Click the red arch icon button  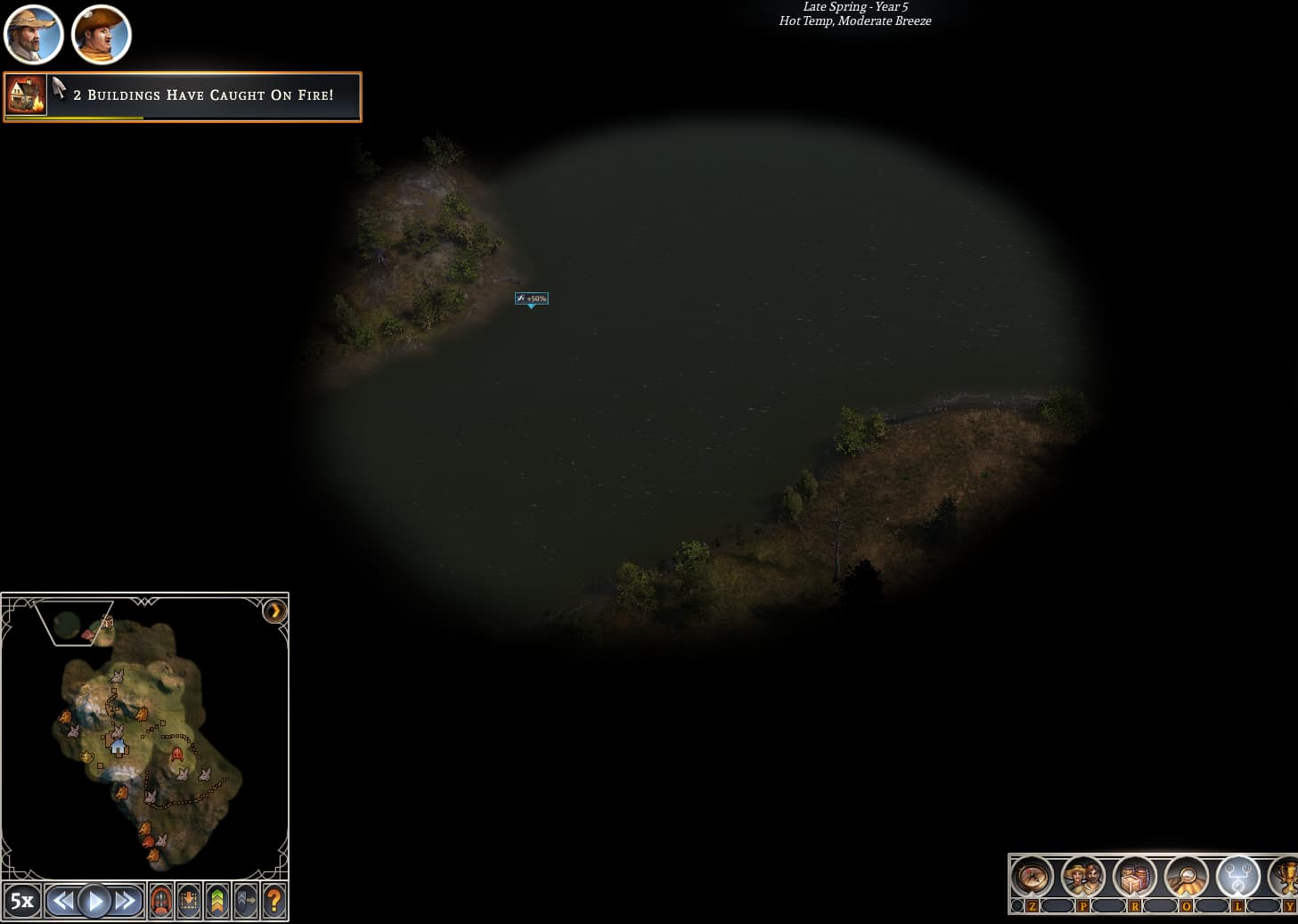(161, 901)
